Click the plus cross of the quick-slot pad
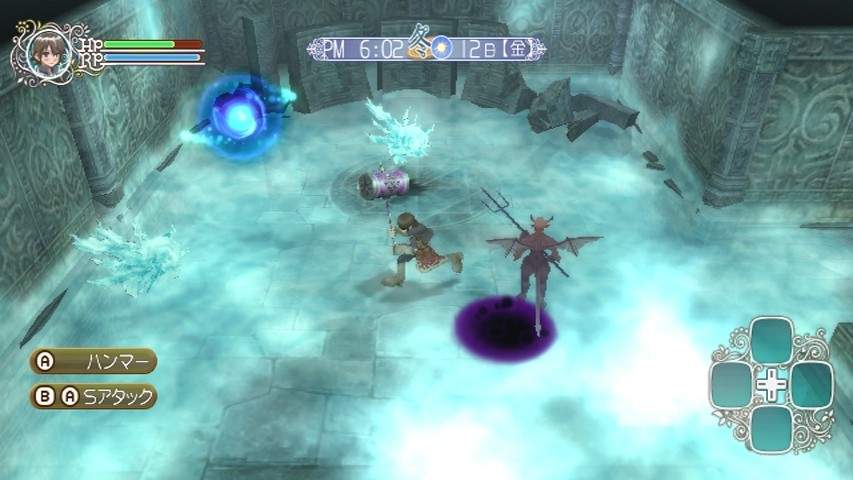This screenshot has height=480, width=853. coord(771,385)
